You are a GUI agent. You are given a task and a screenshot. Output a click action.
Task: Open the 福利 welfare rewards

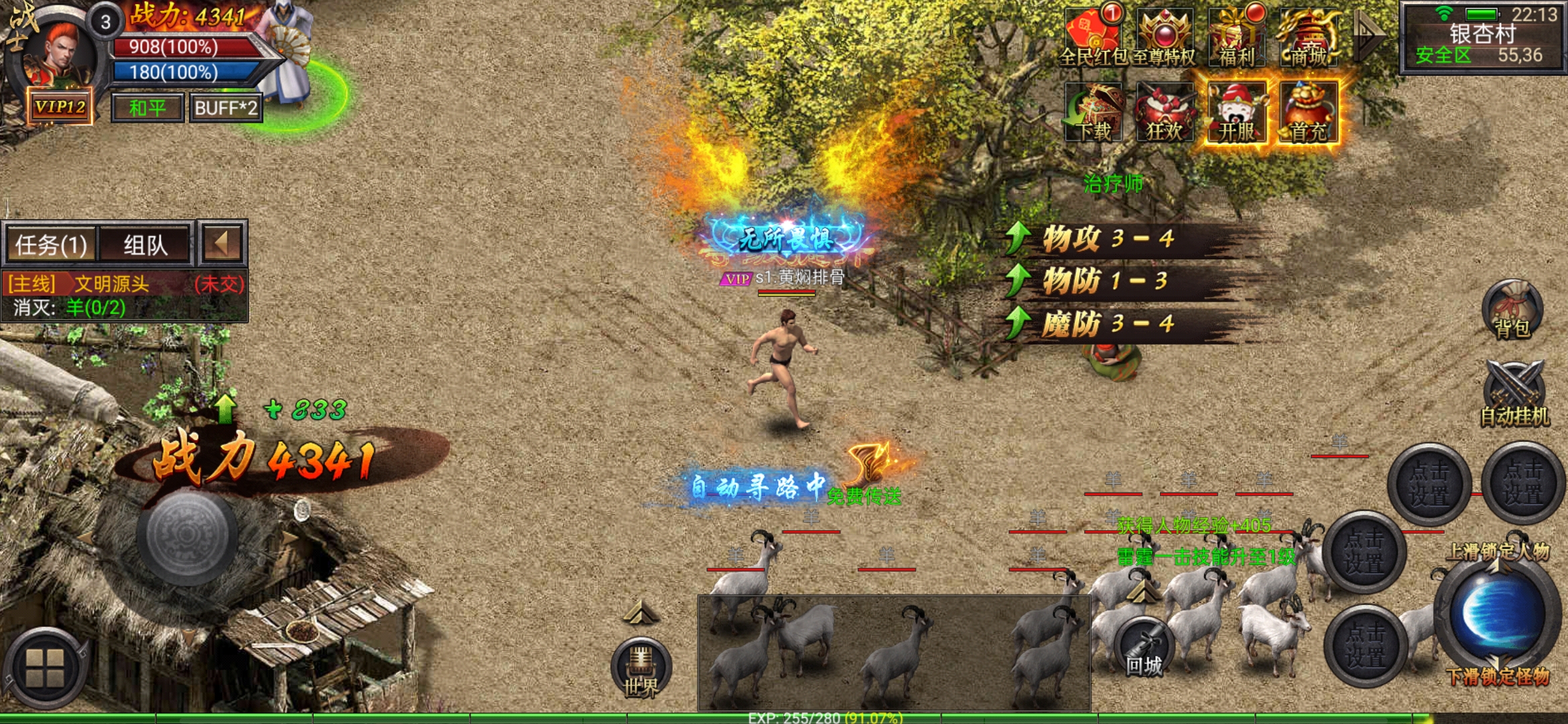1236,37
